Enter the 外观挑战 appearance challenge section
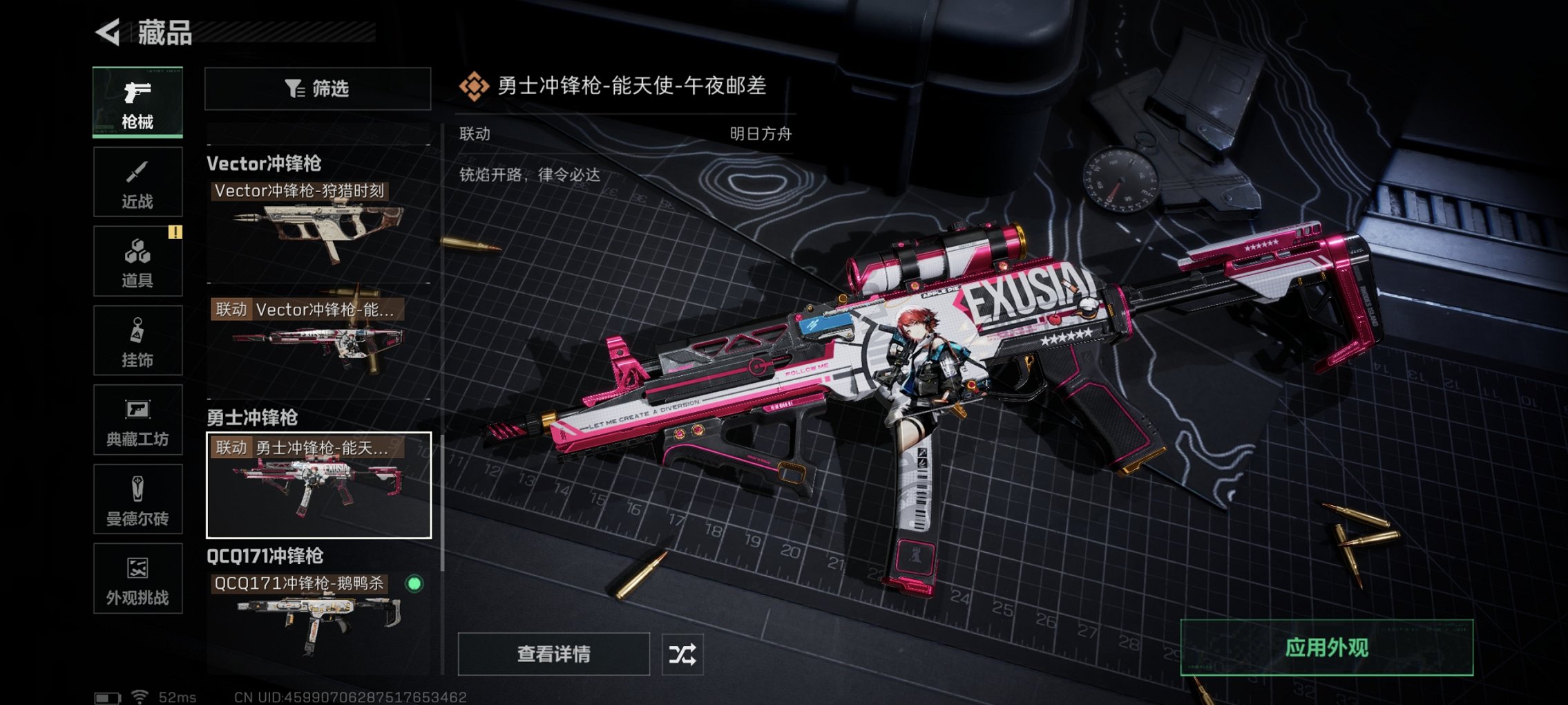Viewport: 1568px width, 705px height. click(x=137, y=579)
